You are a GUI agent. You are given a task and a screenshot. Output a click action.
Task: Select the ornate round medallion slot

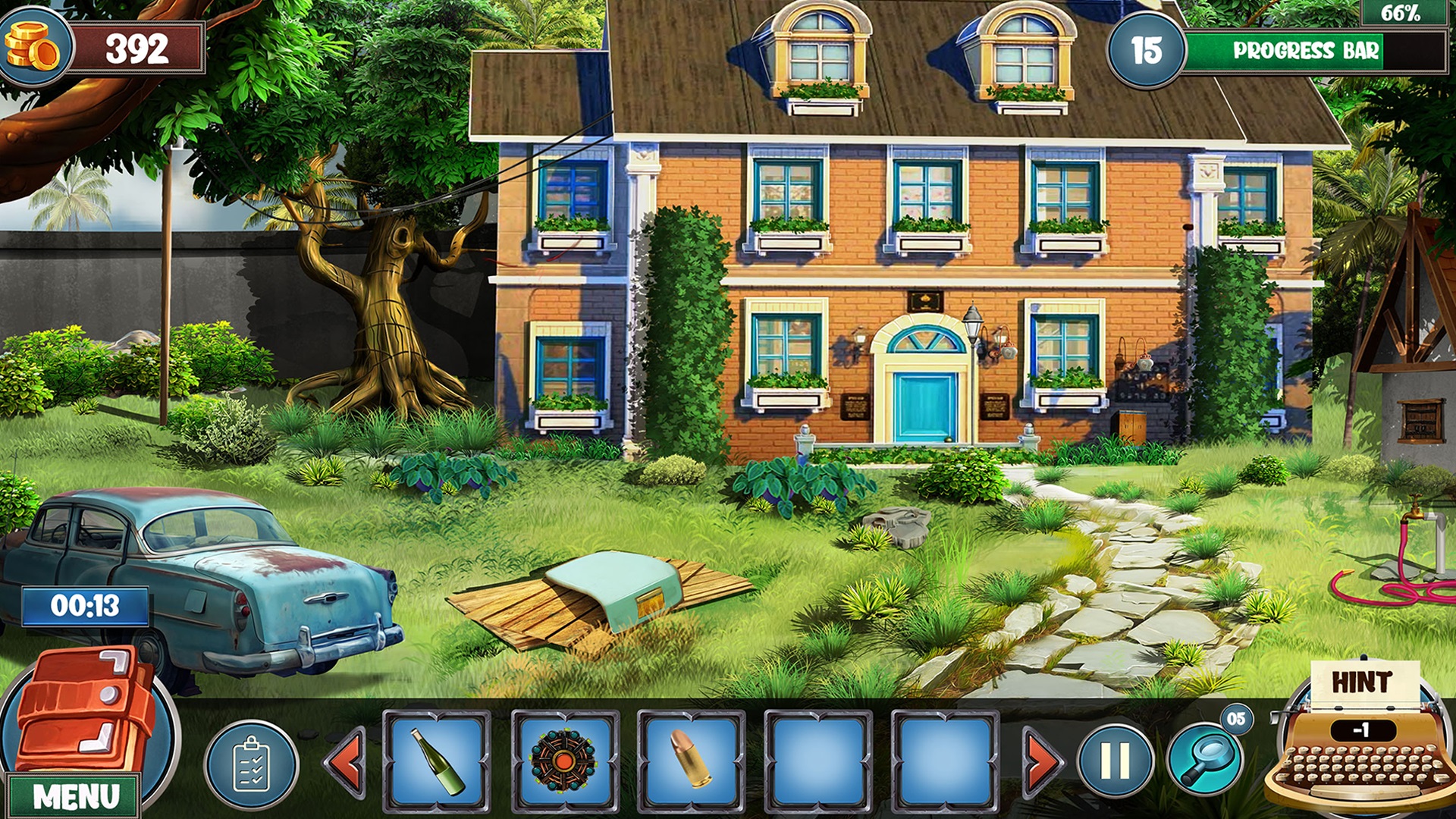(563, 761)
